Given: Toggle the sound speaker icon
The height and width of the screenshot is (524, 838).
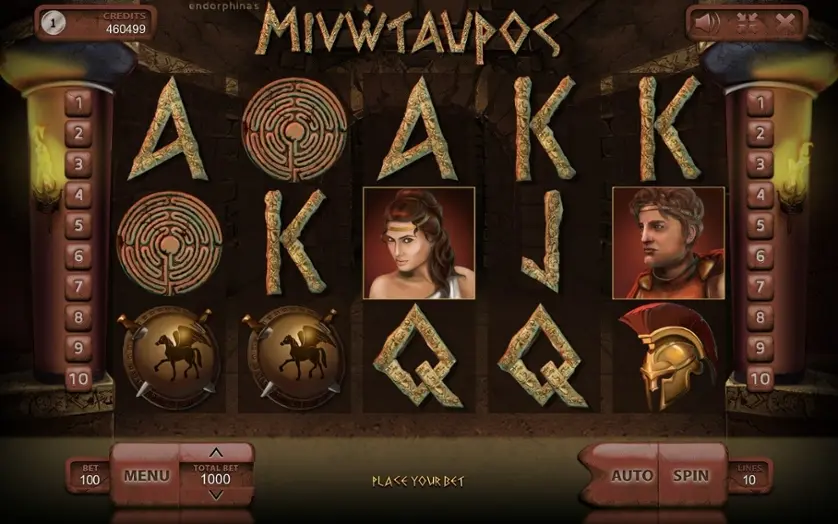Looking at the screenshot, I should tap(707, 22).
